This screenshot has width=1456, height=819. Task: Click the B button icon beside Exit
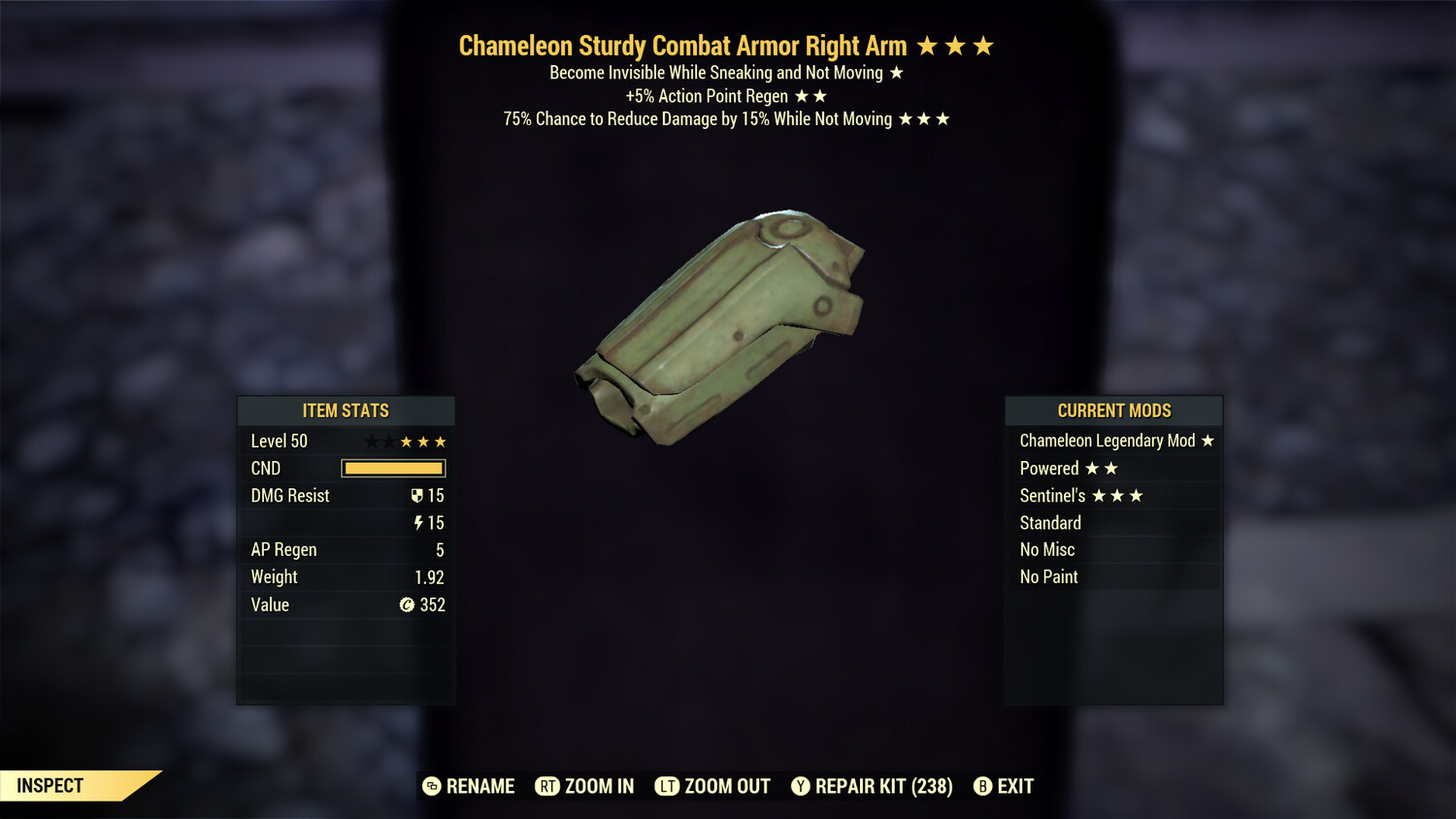click(x=983, y=787)
